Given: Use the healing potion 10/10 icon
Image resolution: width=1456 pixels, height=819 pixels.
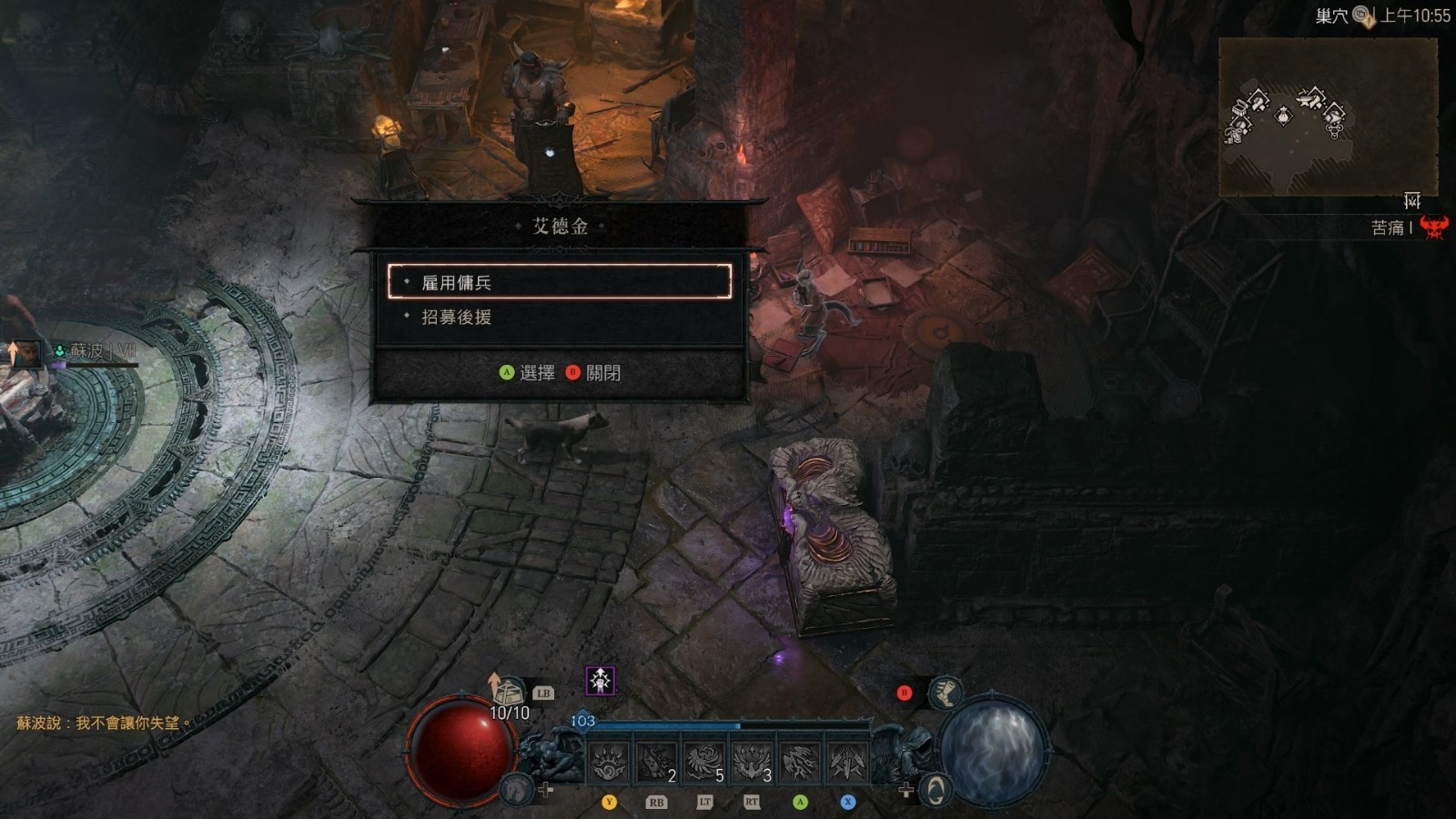Looking at the screenshot, I should tap(509, 694).
